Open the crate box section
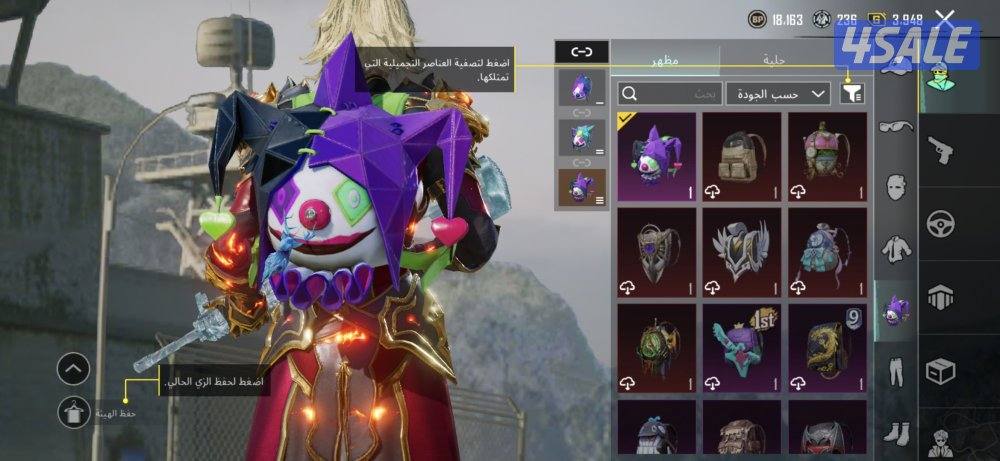The width and height of the screenshot is (1000, 461). [940, 370]
